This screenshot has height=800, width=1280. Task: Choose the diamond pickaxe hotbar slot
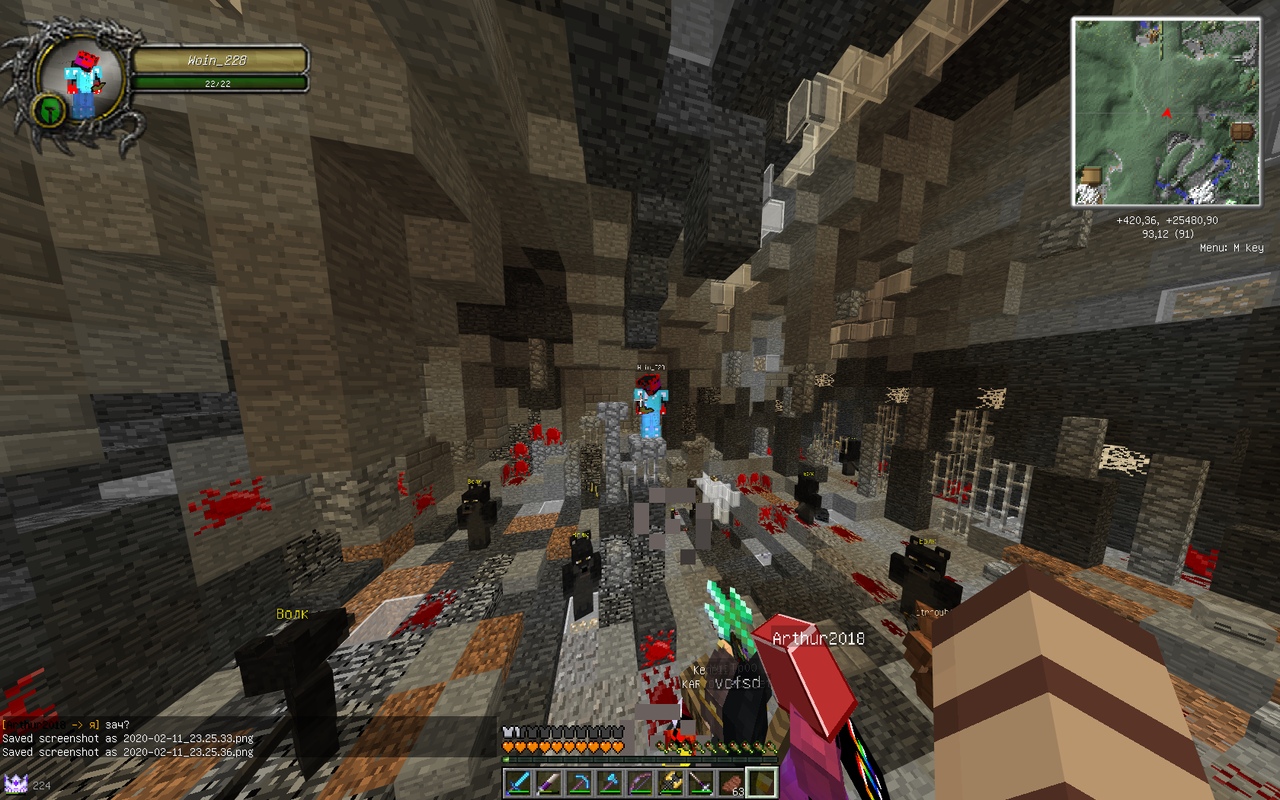[578, 782]
